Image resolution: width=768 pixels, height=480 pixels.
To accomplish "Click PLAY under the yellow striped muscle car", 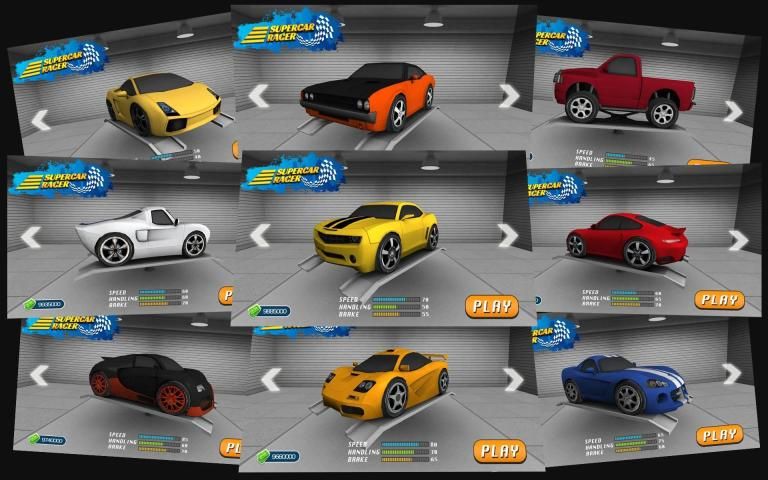I will click(x=491, y=306).
